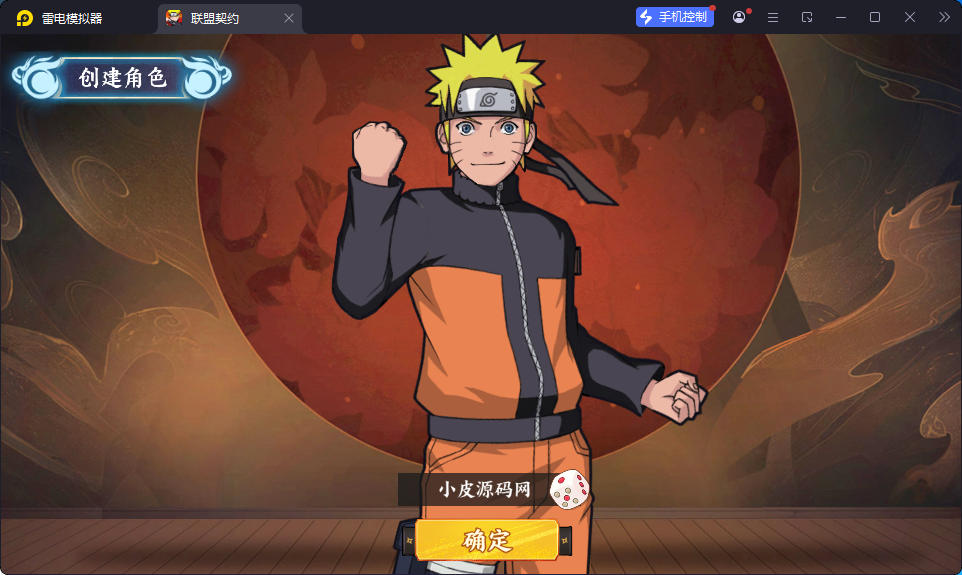Close the 联盟契约 emulator tab
Screen dimensions: 962x575
click(289, 18)
